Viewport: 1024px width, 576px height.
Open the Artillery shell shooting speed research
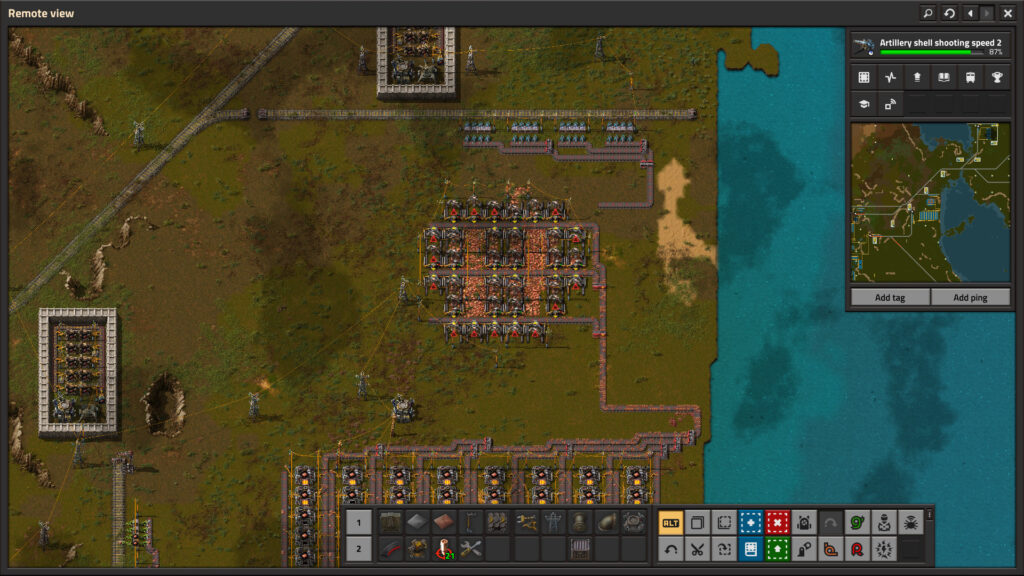point(928,46)
